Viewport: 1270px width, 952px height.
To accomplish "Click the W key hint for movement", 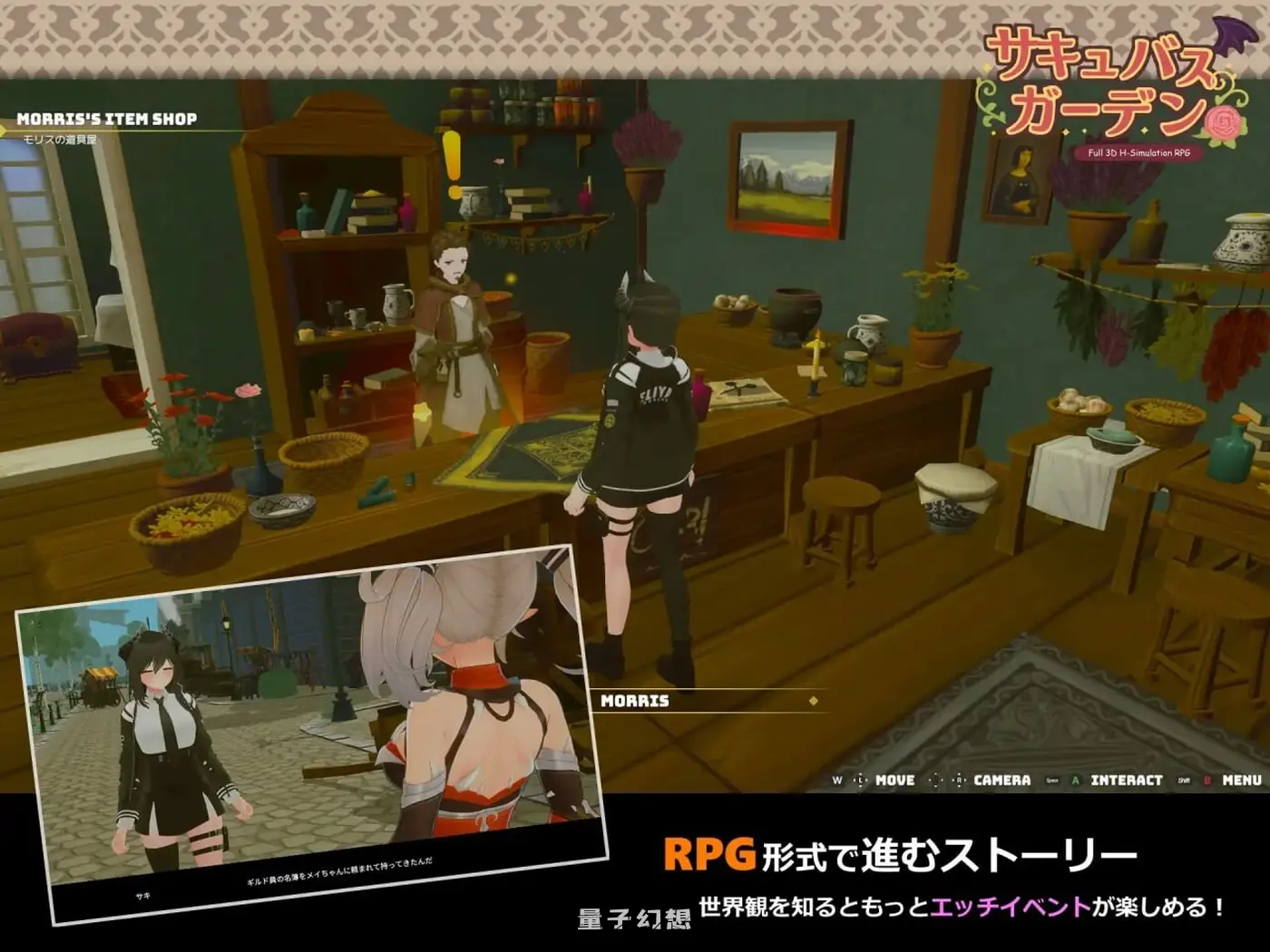I will 837,780.
